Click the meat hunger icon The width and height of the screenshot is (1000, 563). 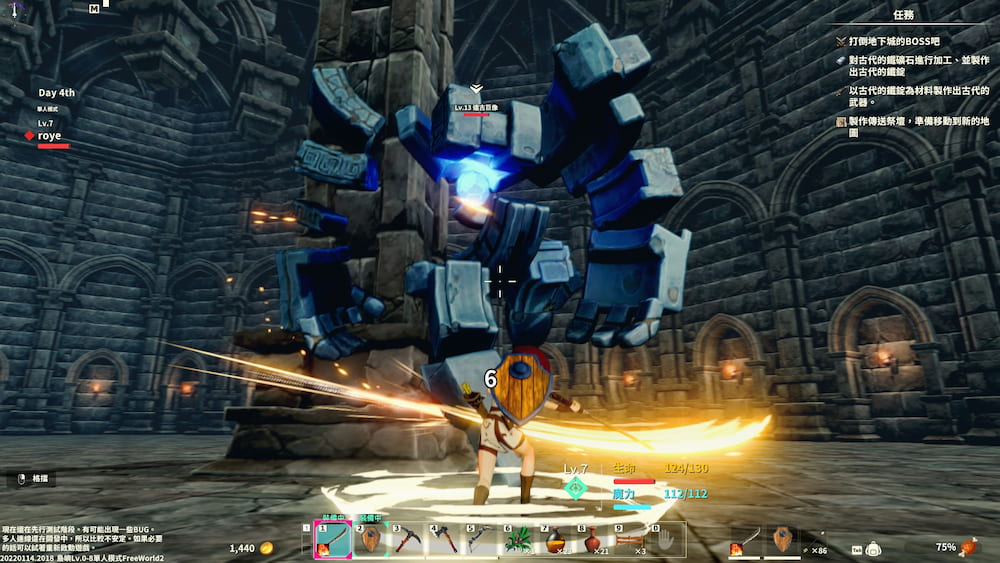pos(968,547)
